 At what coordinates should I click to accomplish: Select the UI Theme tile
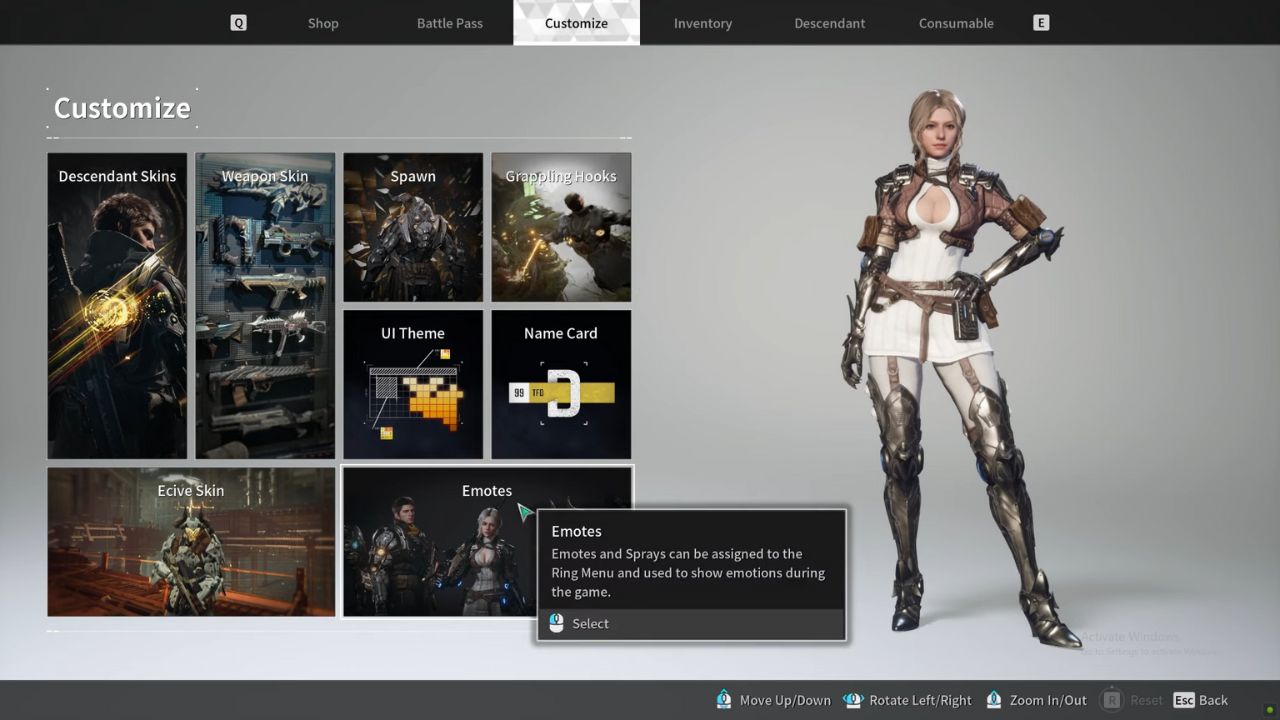[413, 383]
